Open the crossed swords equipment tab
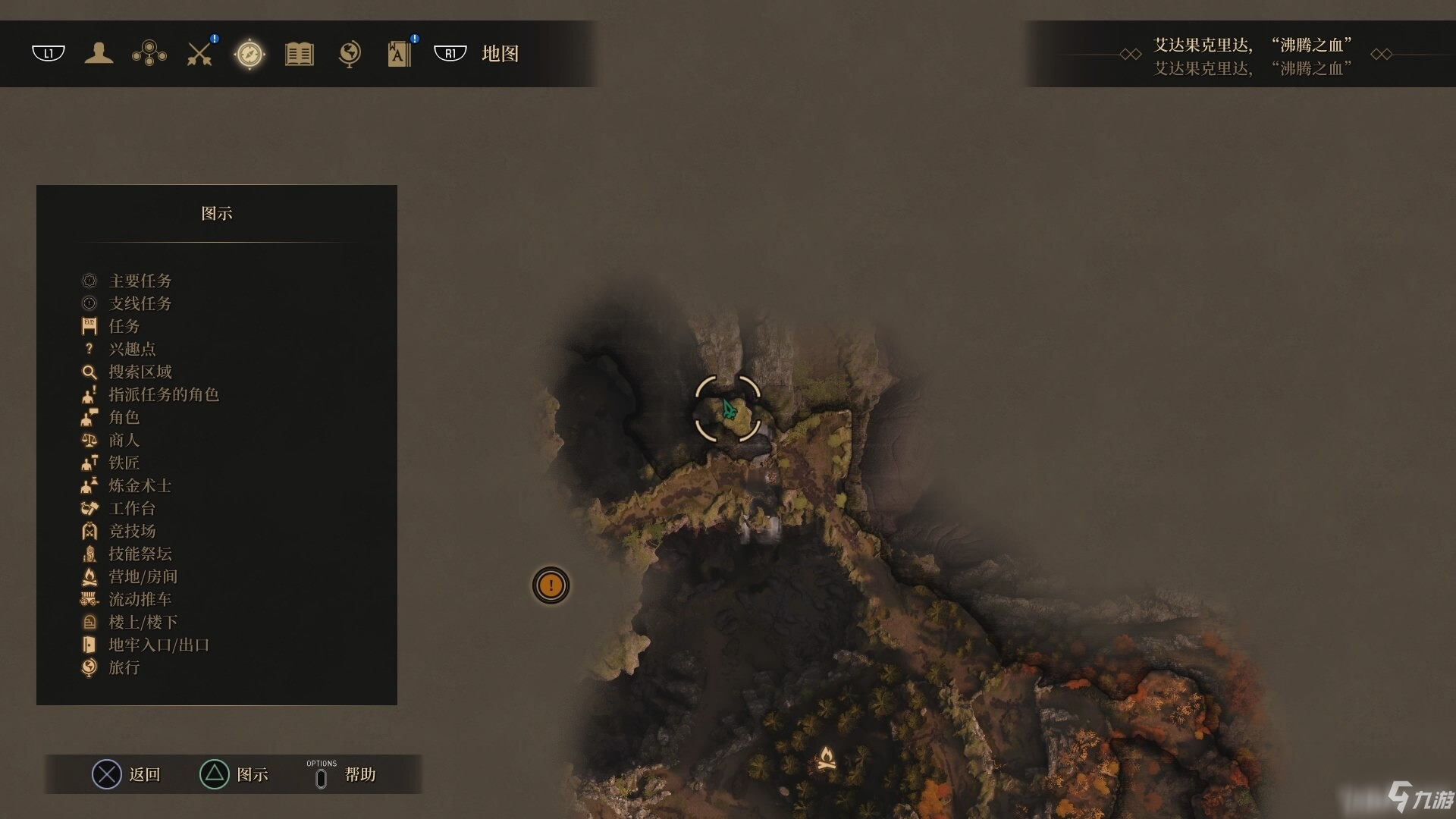Viewport: 1456px width, 819px height. click(199, 54)
